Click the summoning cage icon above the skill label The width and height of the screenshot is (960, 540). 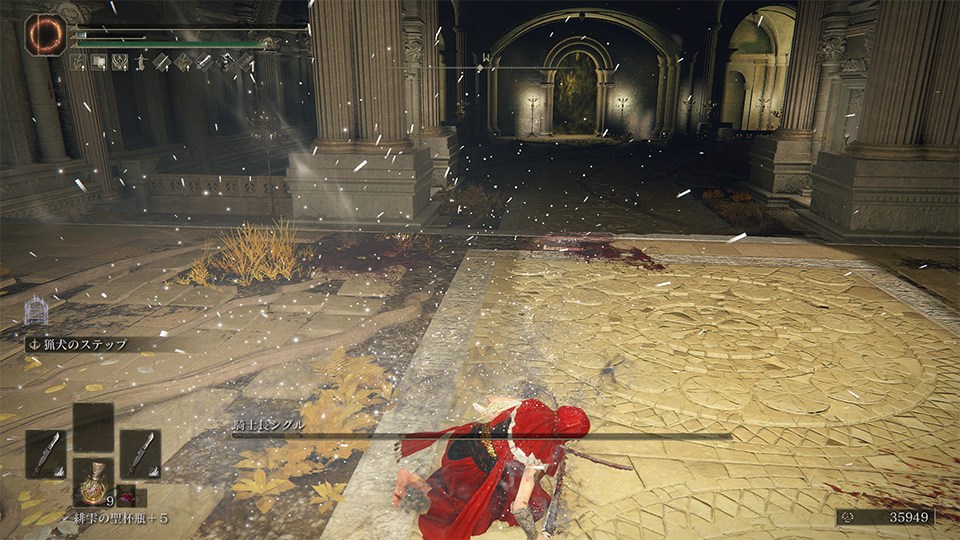click(x=36, y=312)
